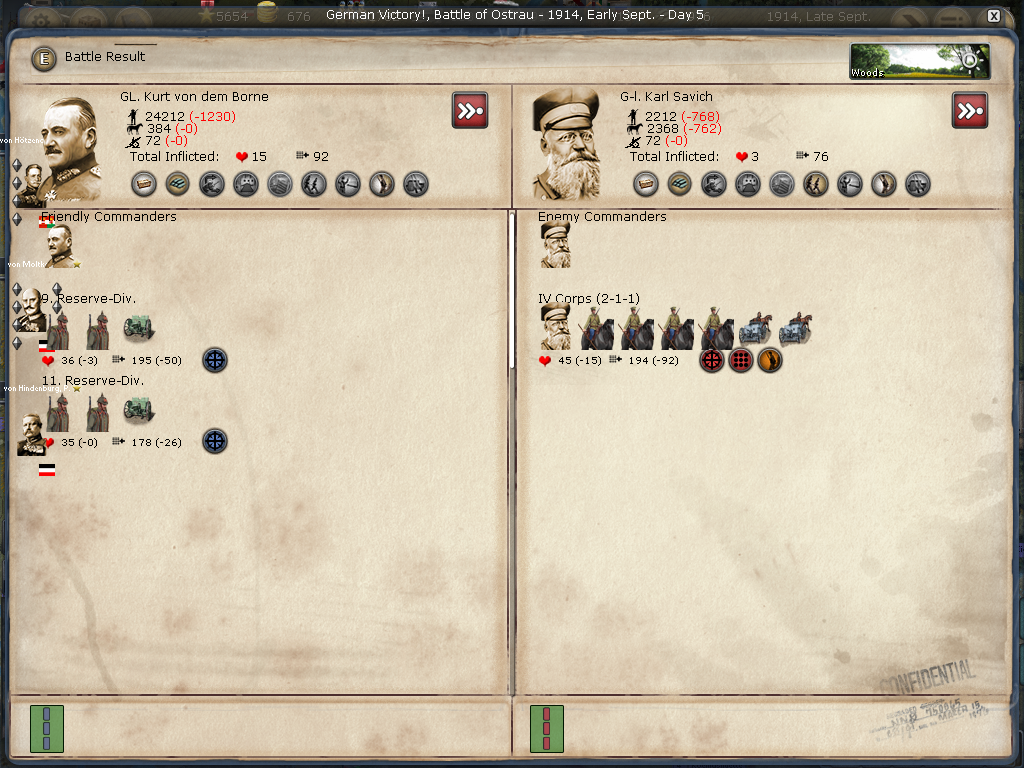Image resolution: width=1024 pixels, height=768 pixels.
Task: Click the red crosshair icon for IV Corps
Action: [712, 360]
